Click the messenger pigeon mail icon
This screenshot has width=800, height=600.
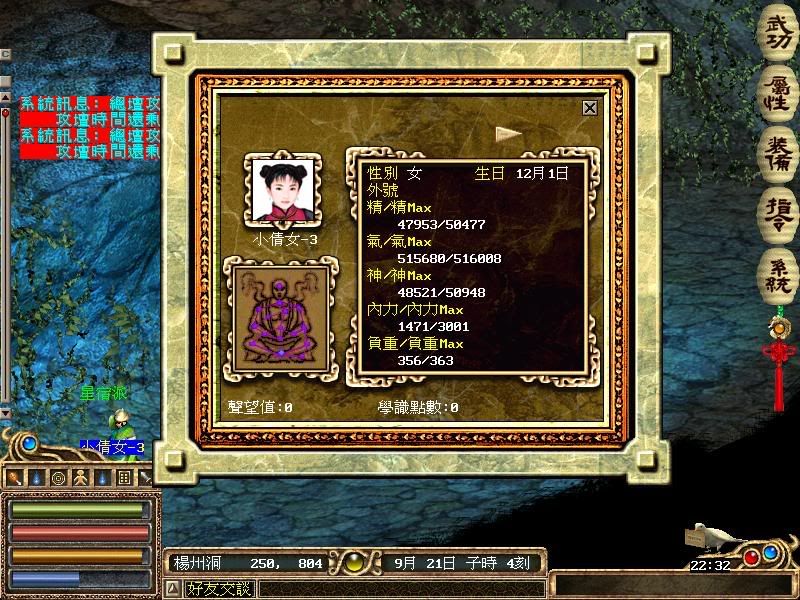click(712, 537)
